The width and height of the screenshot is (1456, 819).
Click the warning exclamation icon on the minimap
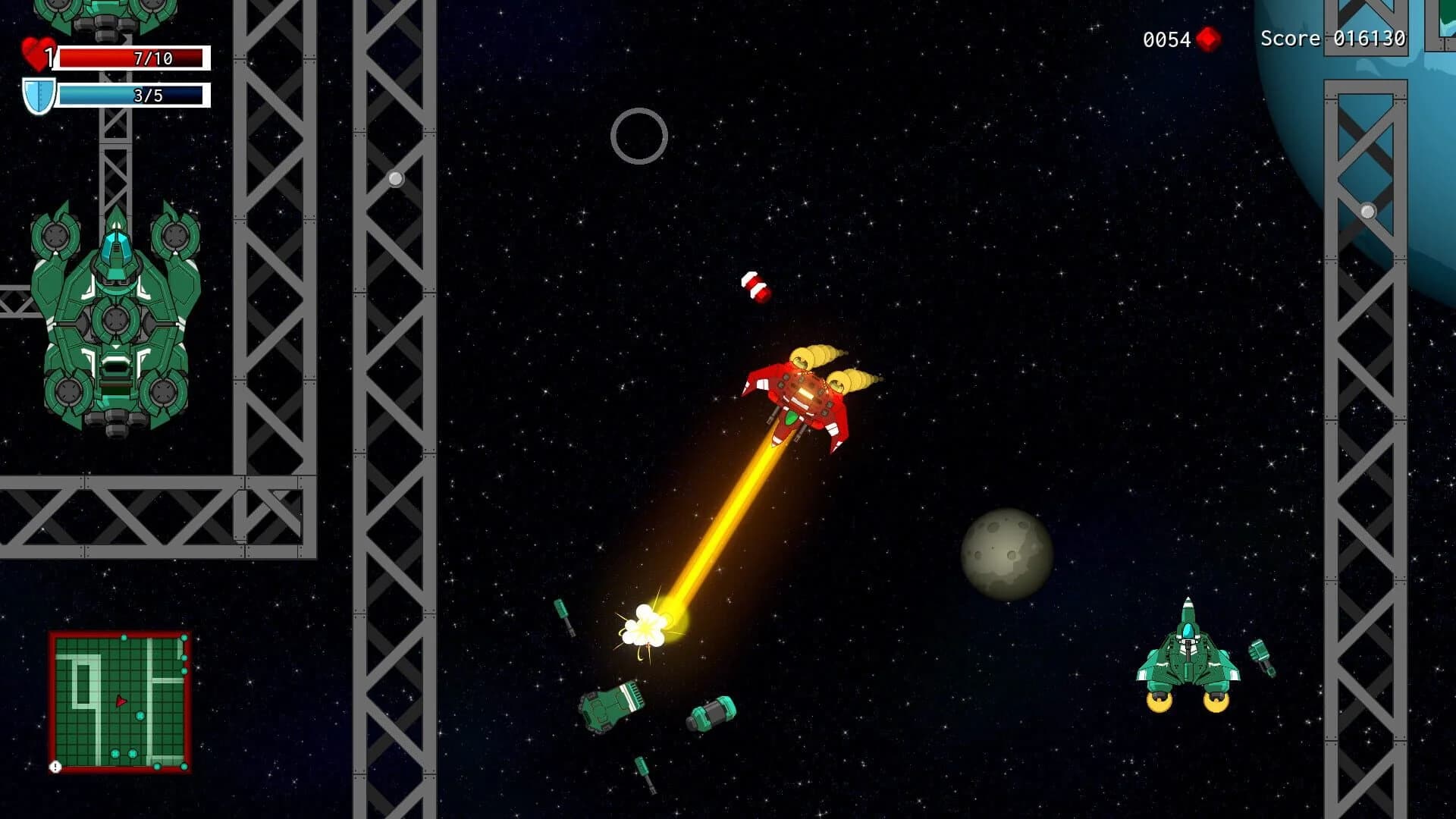pyautogui.click(x=56, y=766)
